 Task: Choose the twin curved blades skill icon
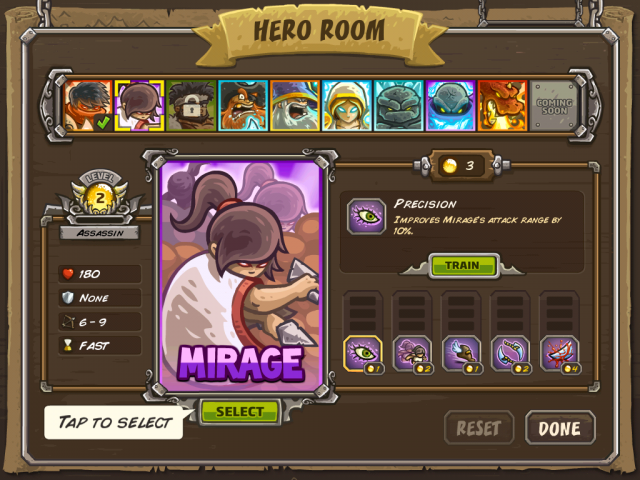point(510,353)
